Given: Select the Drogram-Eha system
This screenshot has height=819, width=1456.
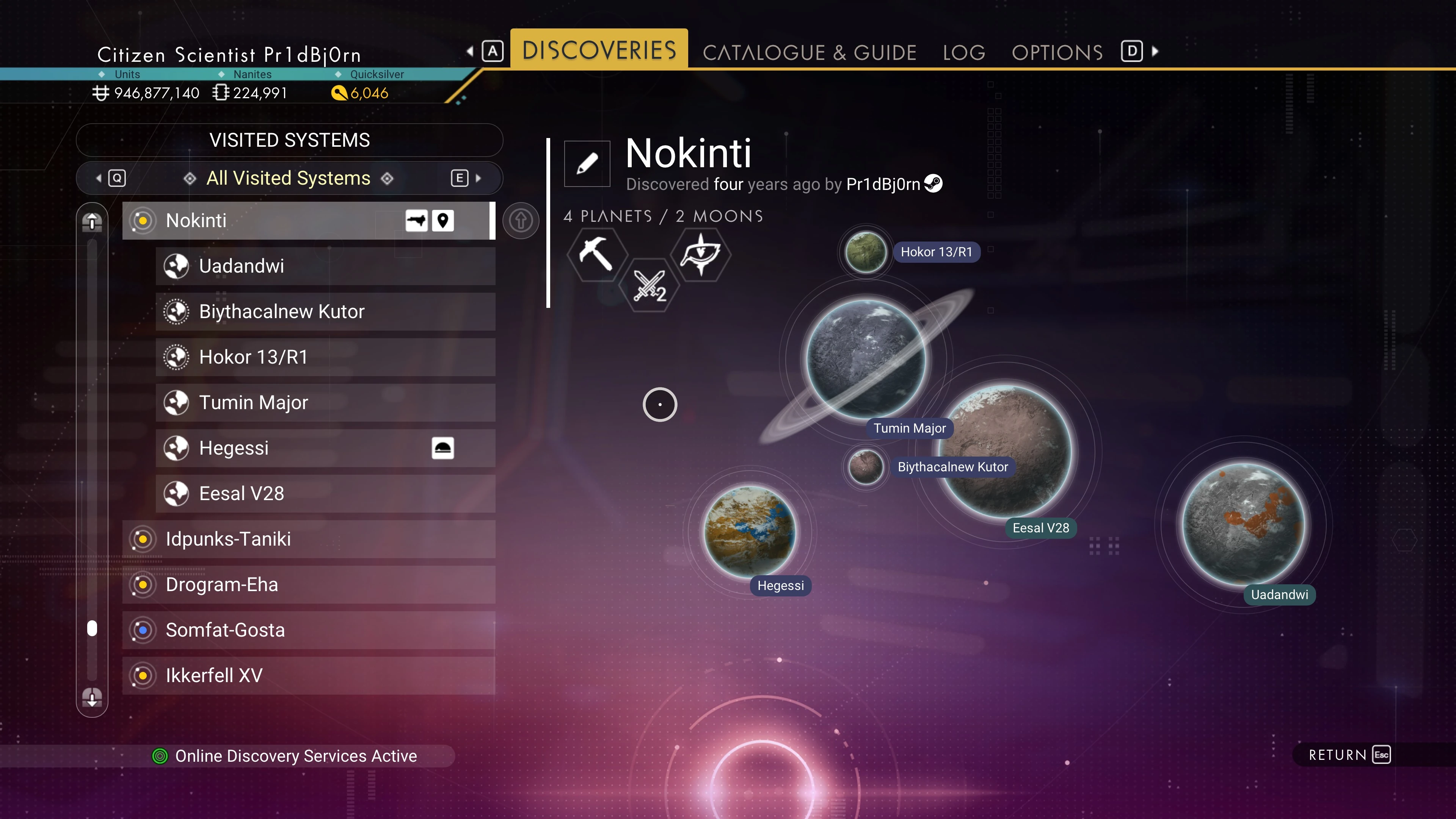Looking at the screenshot, I should click(x=308, y=584).
